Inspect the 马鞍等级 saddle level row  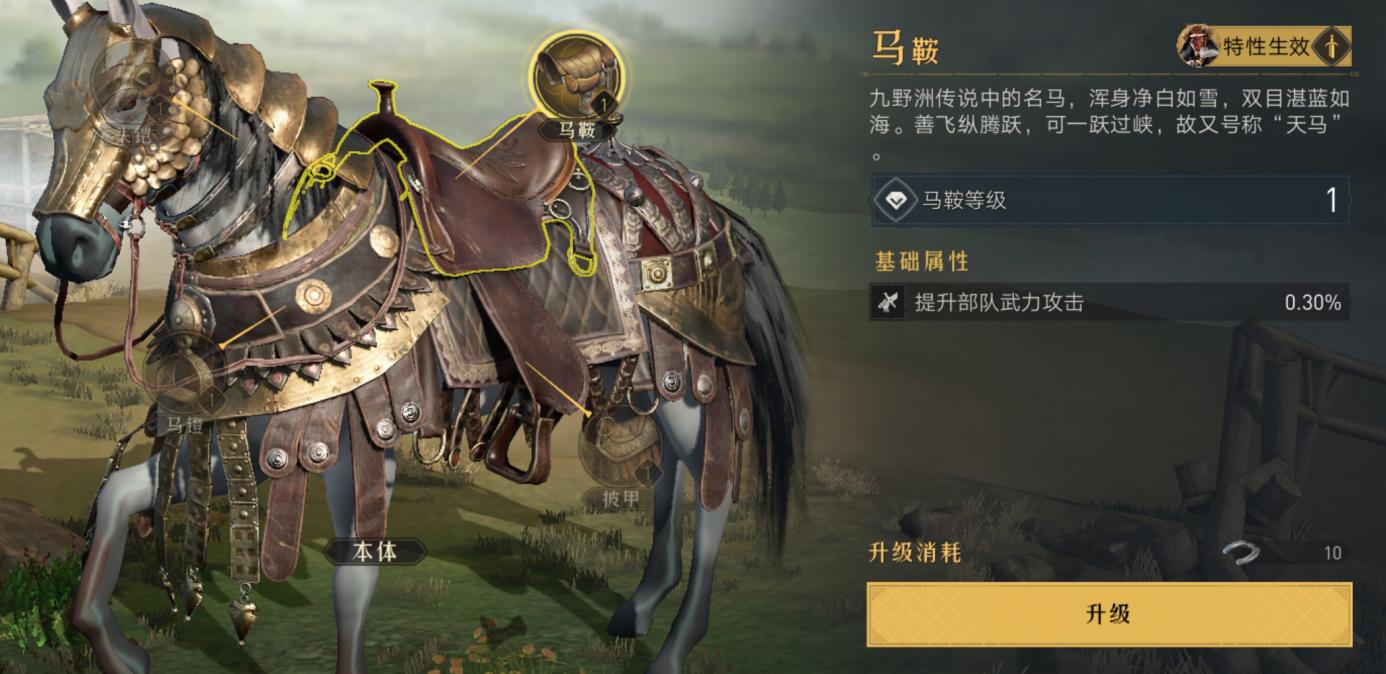tap(1108, 200)
